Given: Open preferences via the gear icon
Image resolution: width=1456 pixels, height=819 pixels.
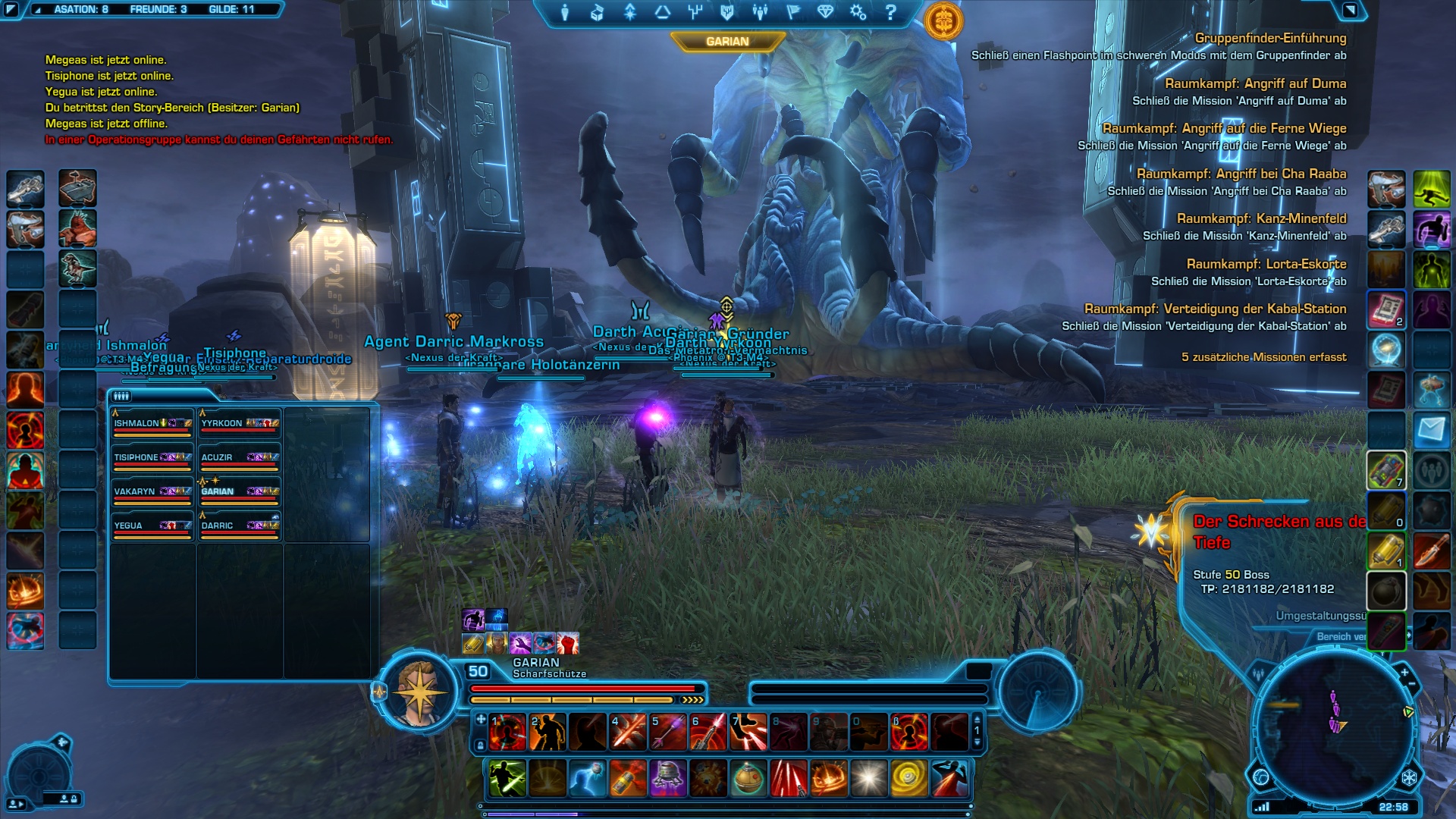Looking at the screenshot, I should pos(858,12).
